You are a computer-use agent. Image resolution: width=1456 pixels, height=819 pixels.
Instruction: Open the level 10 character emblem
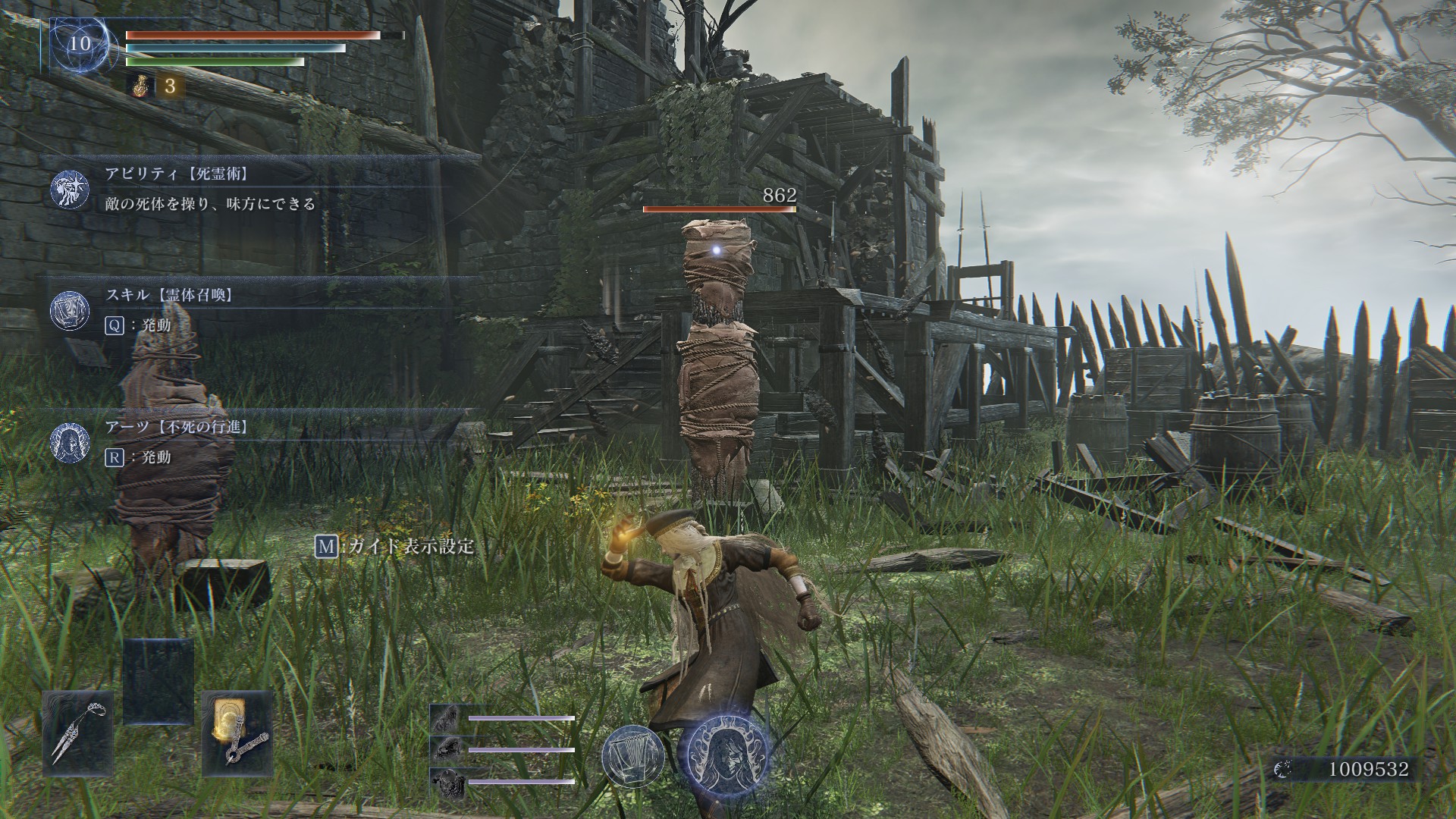tap(78, 44)
